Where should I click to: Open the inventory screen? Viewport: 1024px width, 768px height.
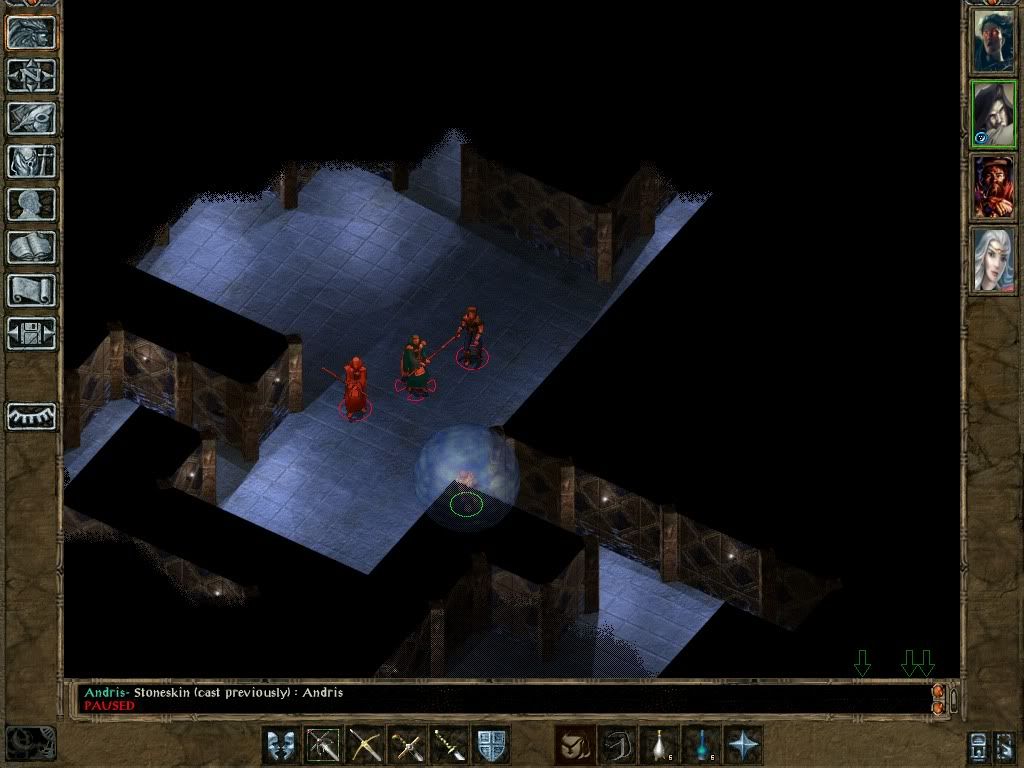pyautogui.click(x=32, y=161)
